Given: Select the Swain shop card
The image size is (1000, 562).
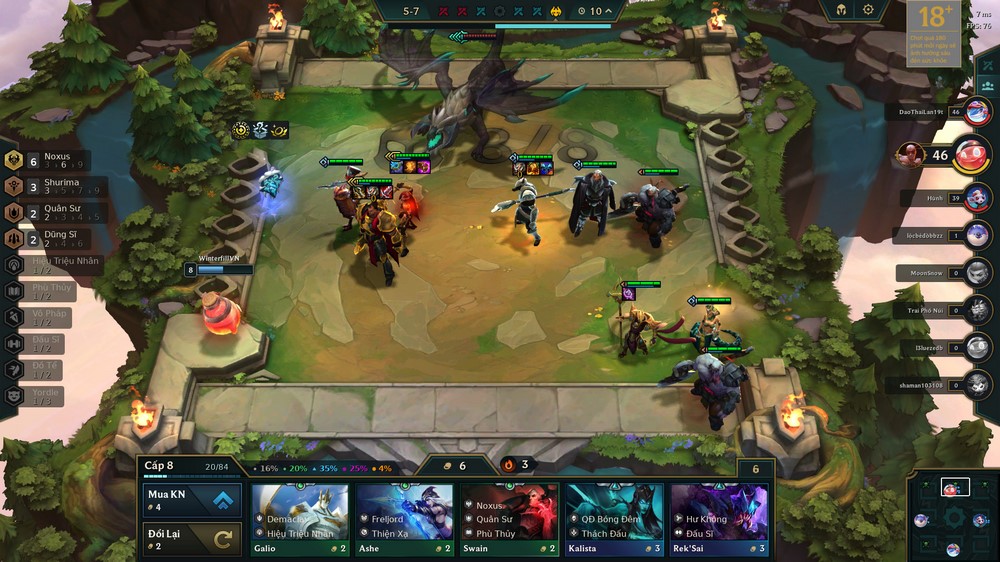Looking at the screenshot, I should tap(509, 518).
